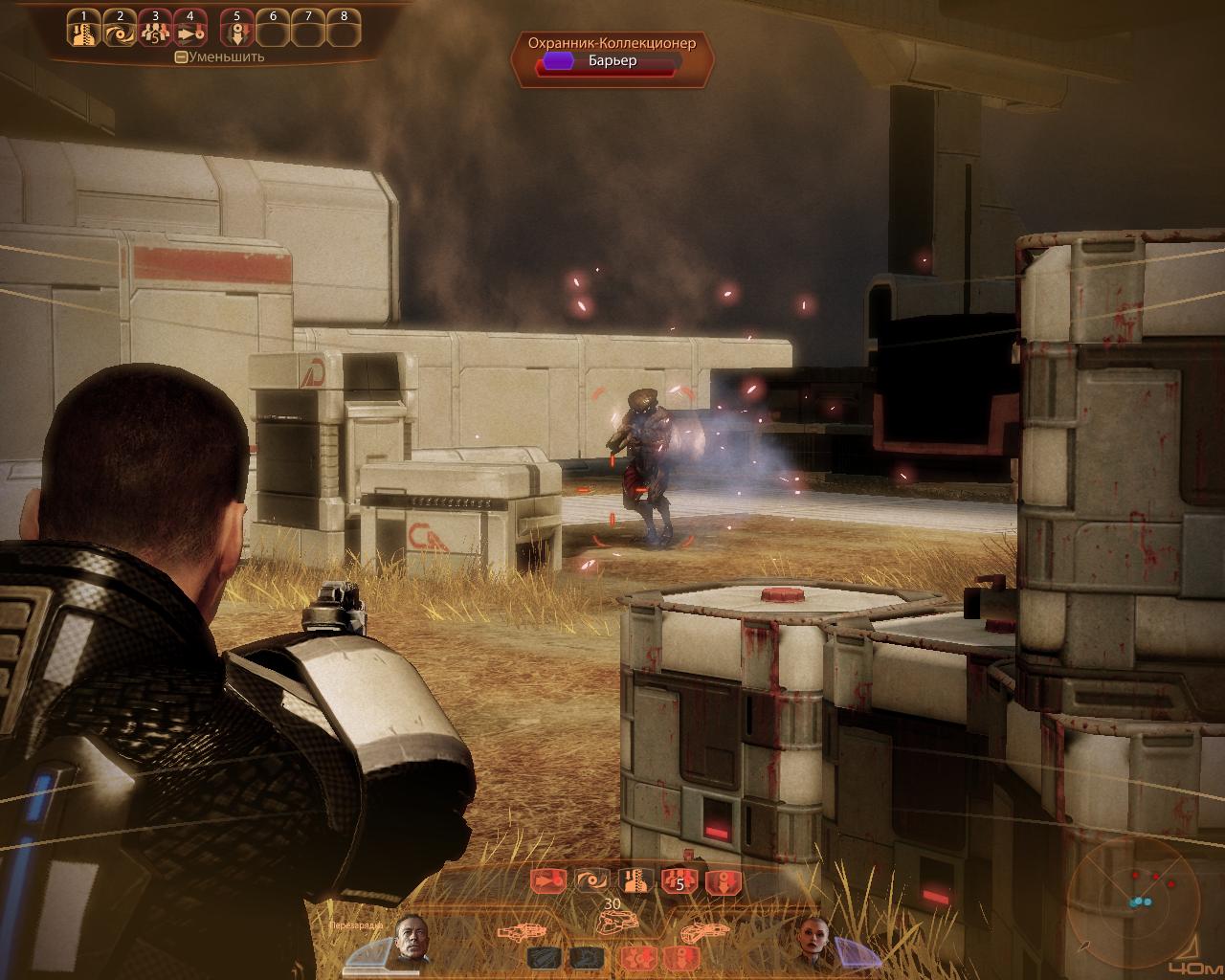Trigger the arrow-target power in hotkey slot 4
This screenshot has width=1225, height=980.
pyautogui.click(x=190, y=33)
